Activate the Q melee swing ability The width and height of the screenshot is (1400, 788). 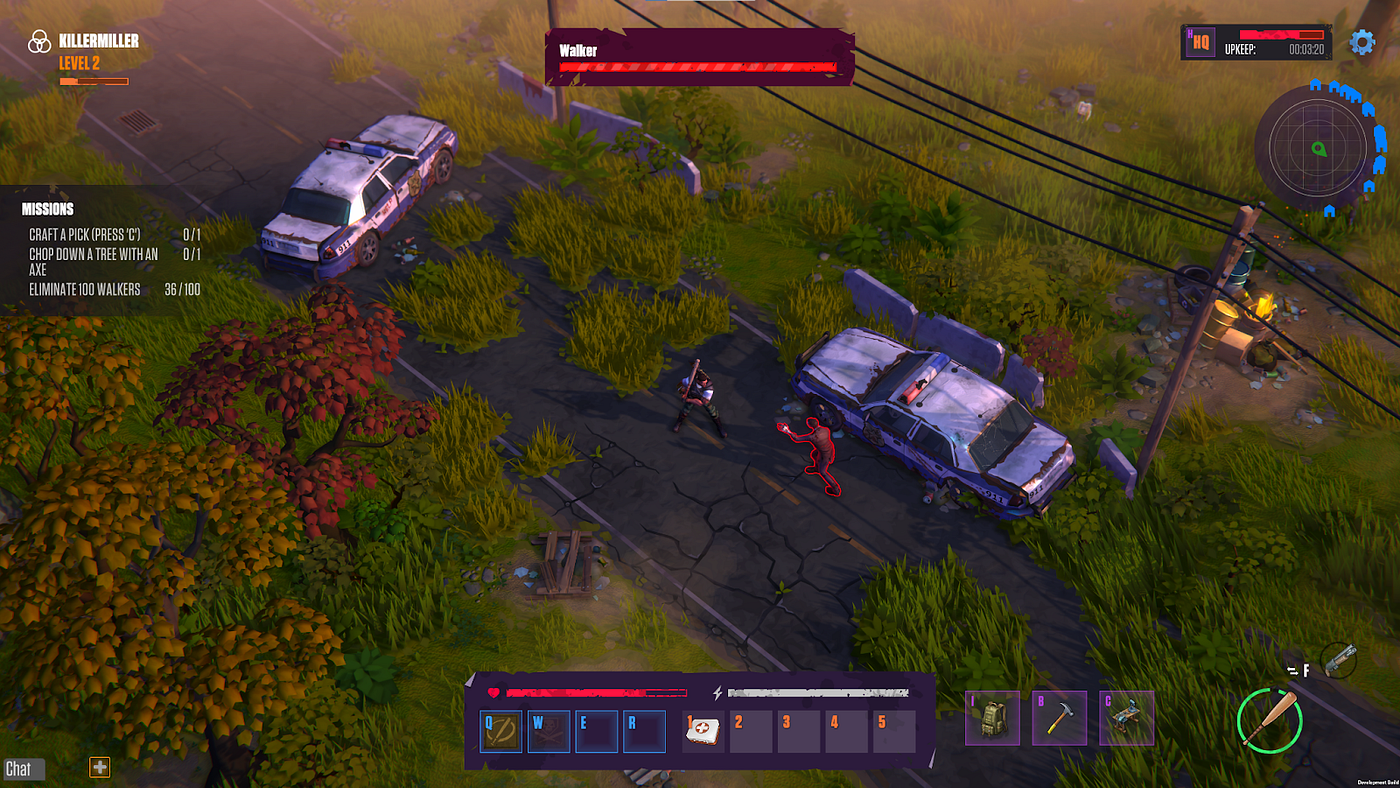(501, 732)
